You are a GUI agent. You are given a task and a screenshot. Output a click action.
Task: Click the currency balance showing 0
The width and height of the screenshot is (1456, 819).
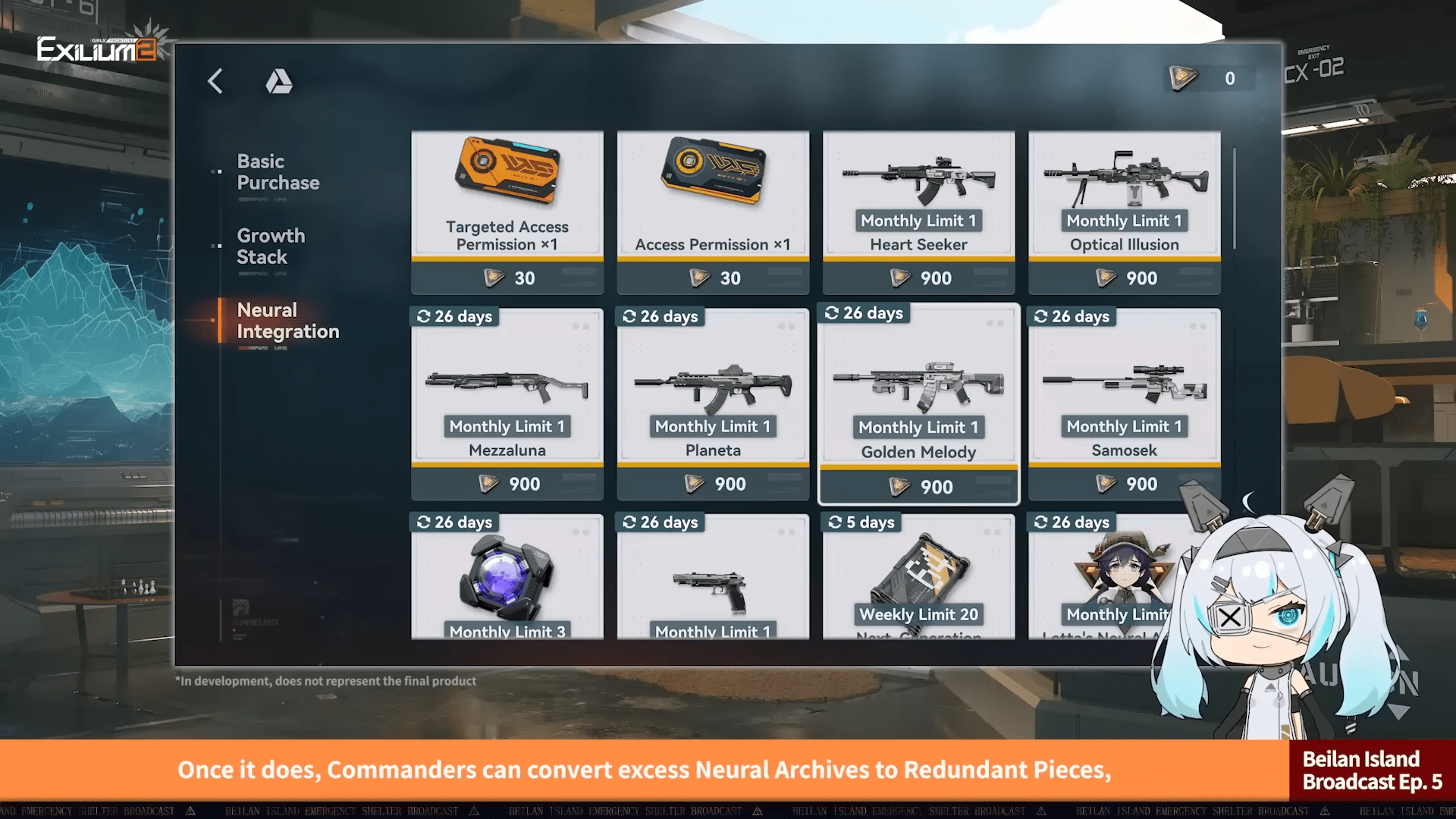[1230, 78]
